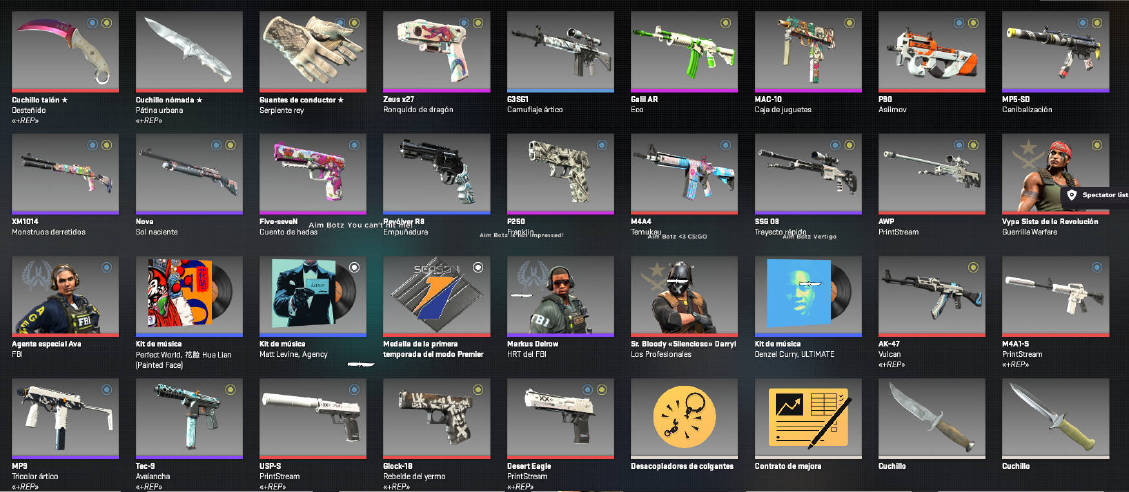Open the Matt Levine Agency music kit
This screenshot has height=492, width=1129.
point(313,295)
